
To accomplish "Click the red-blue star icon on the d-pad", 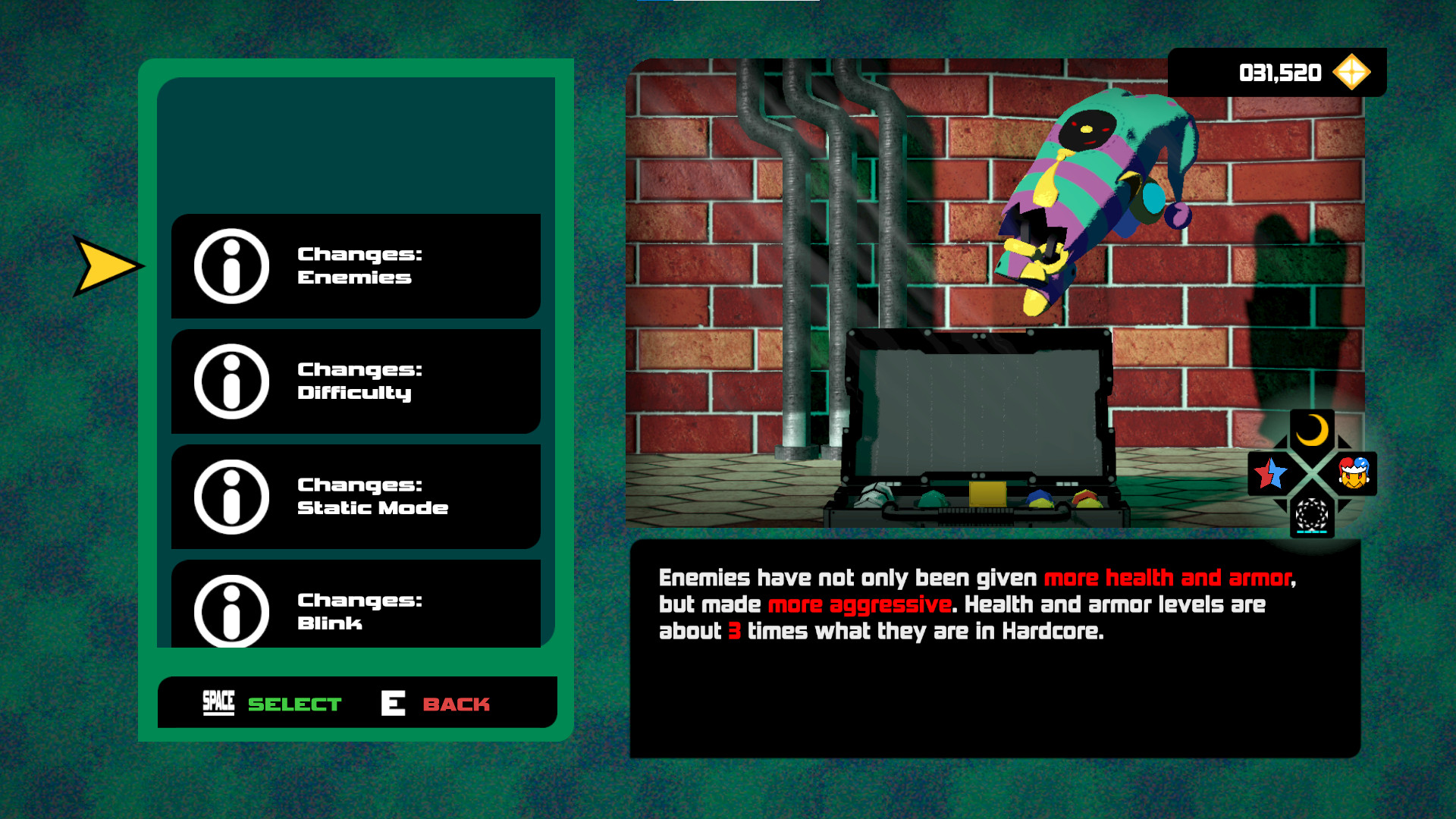I will pos(1271,474).
